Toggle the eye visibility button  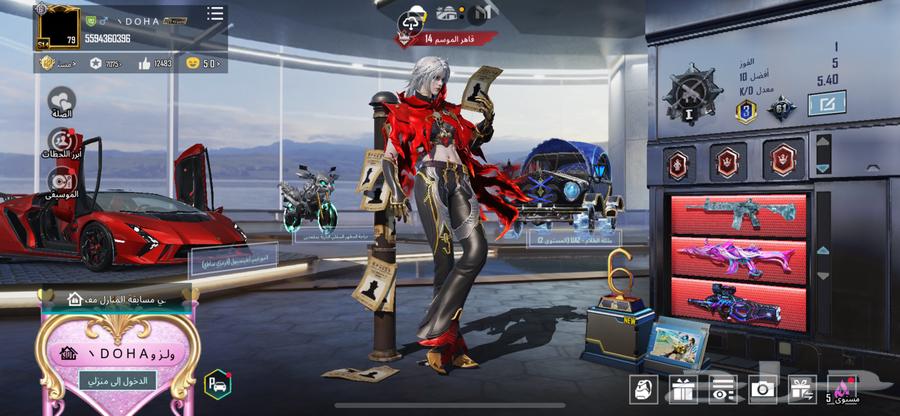[x=722, y=389]
